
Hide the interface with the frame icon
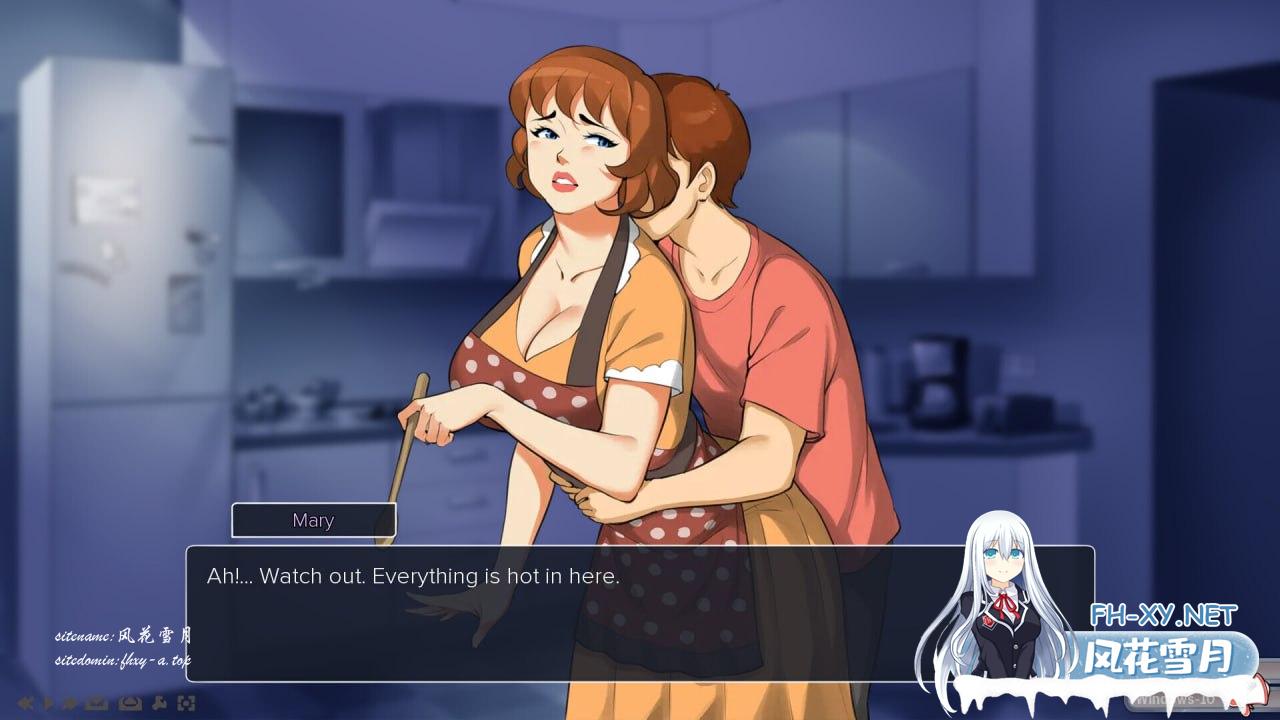(x=186, y=703)
